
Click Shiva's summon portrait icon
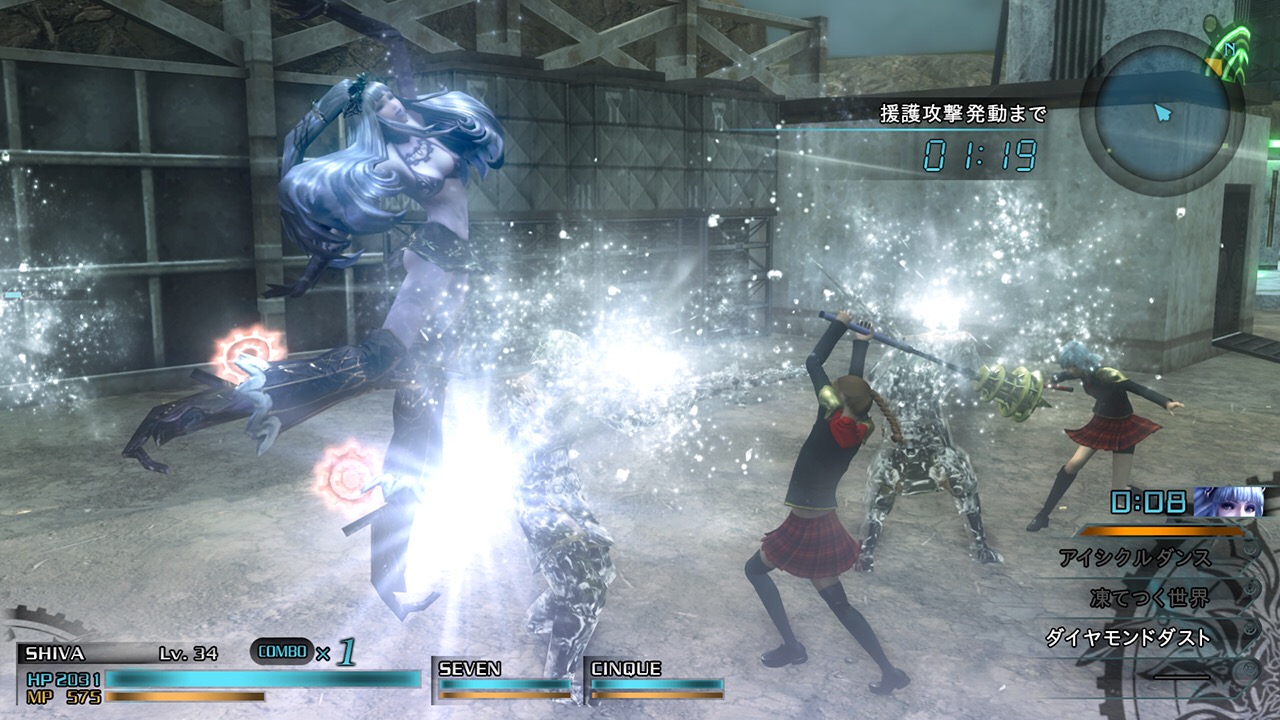tap(1228, 502)
